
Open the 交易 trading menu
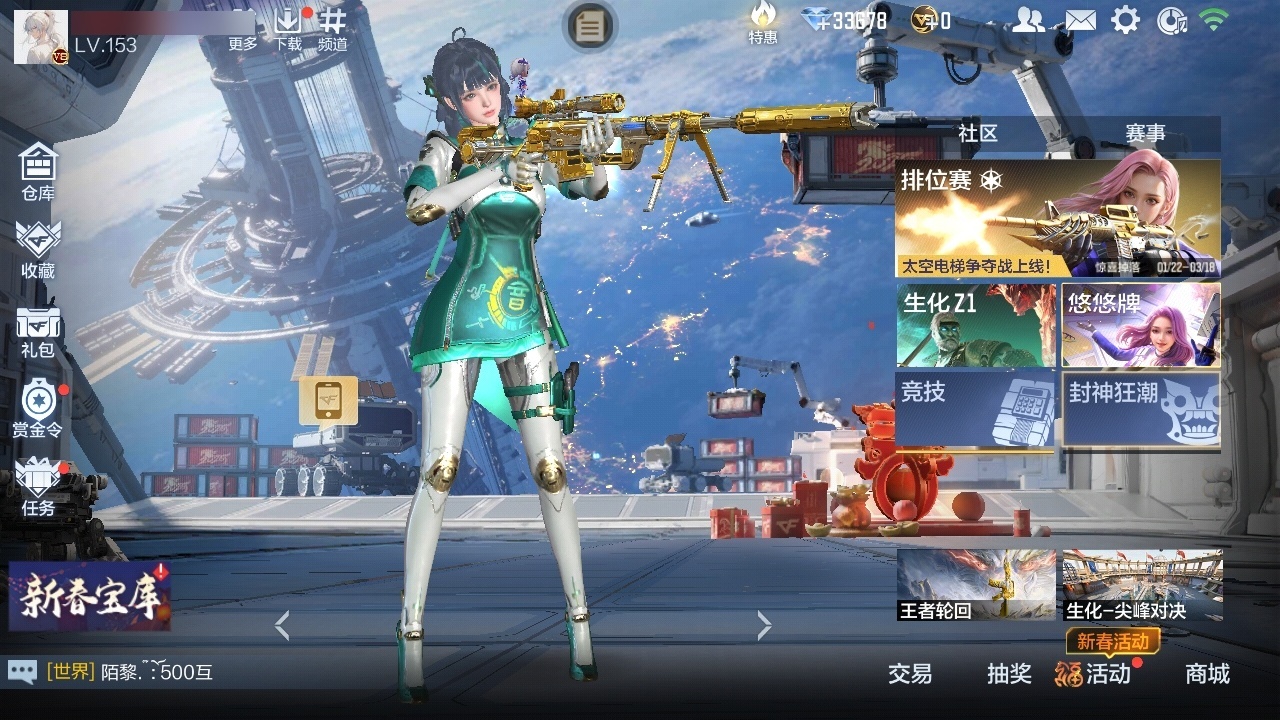point(910,674)
